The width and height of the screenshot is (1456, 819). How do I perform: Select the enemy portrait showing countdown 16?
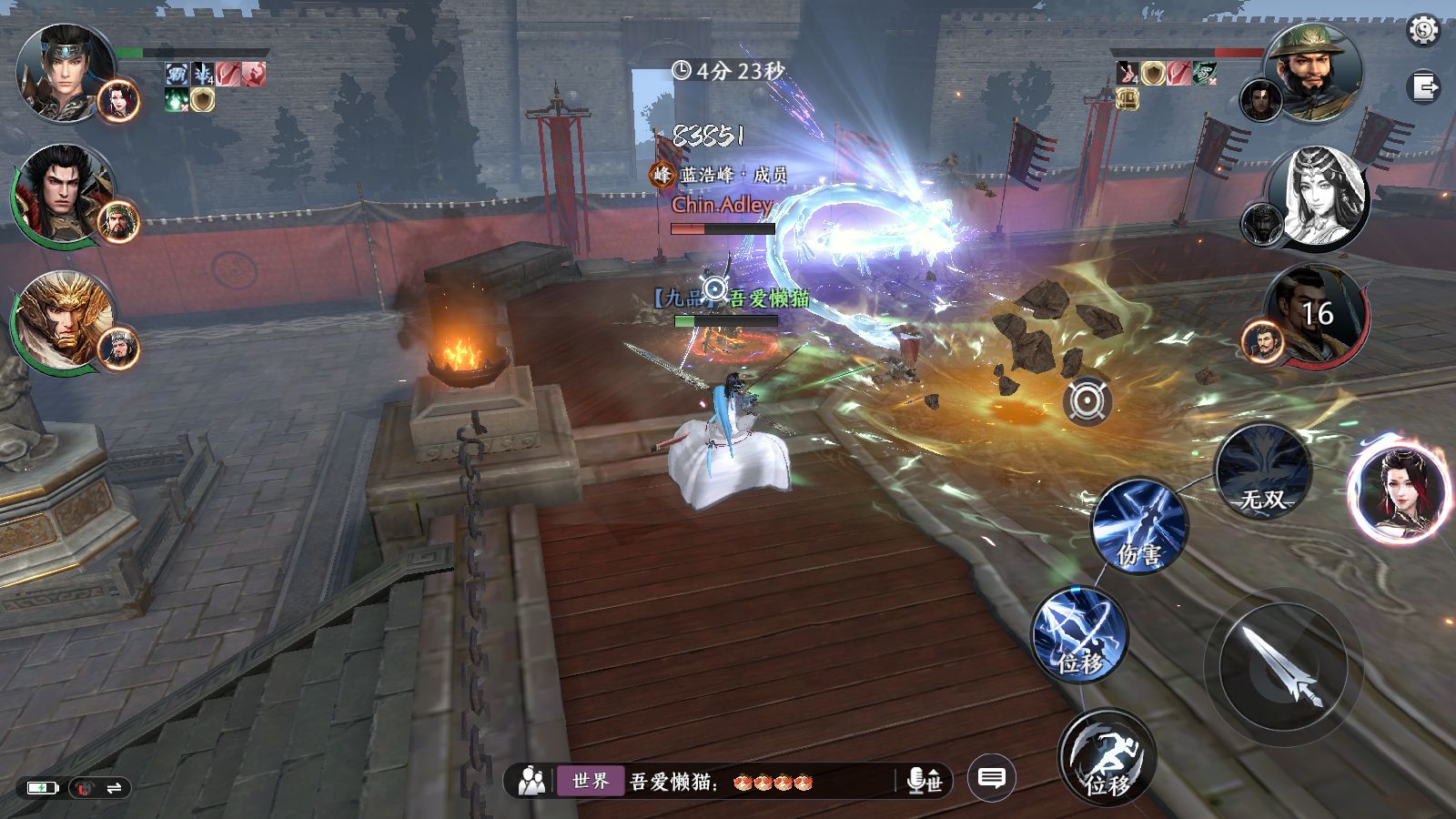tap(1316, 314)
